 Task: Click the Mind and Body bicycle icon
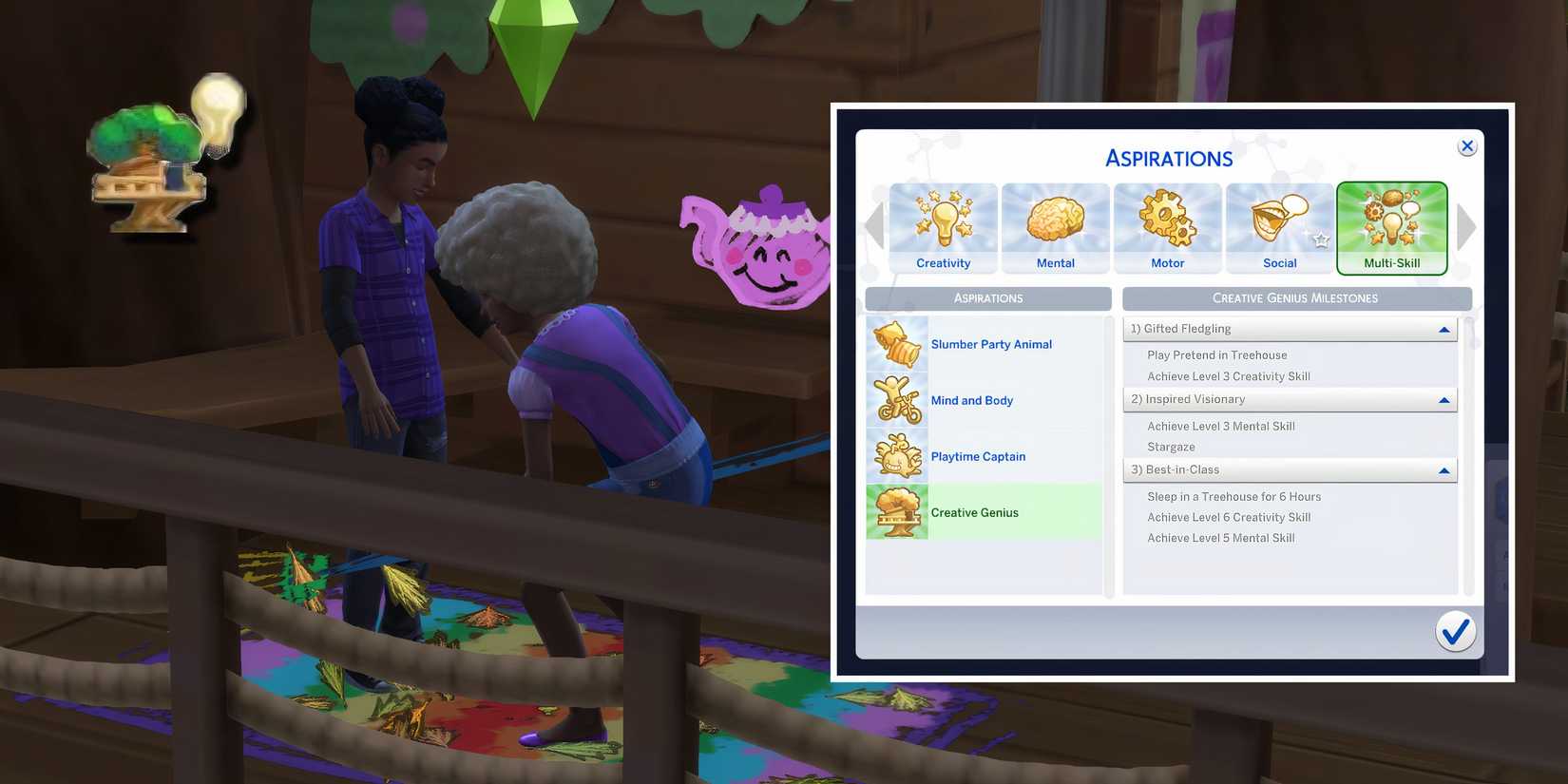pyautogui.click(x=896, y=400)
